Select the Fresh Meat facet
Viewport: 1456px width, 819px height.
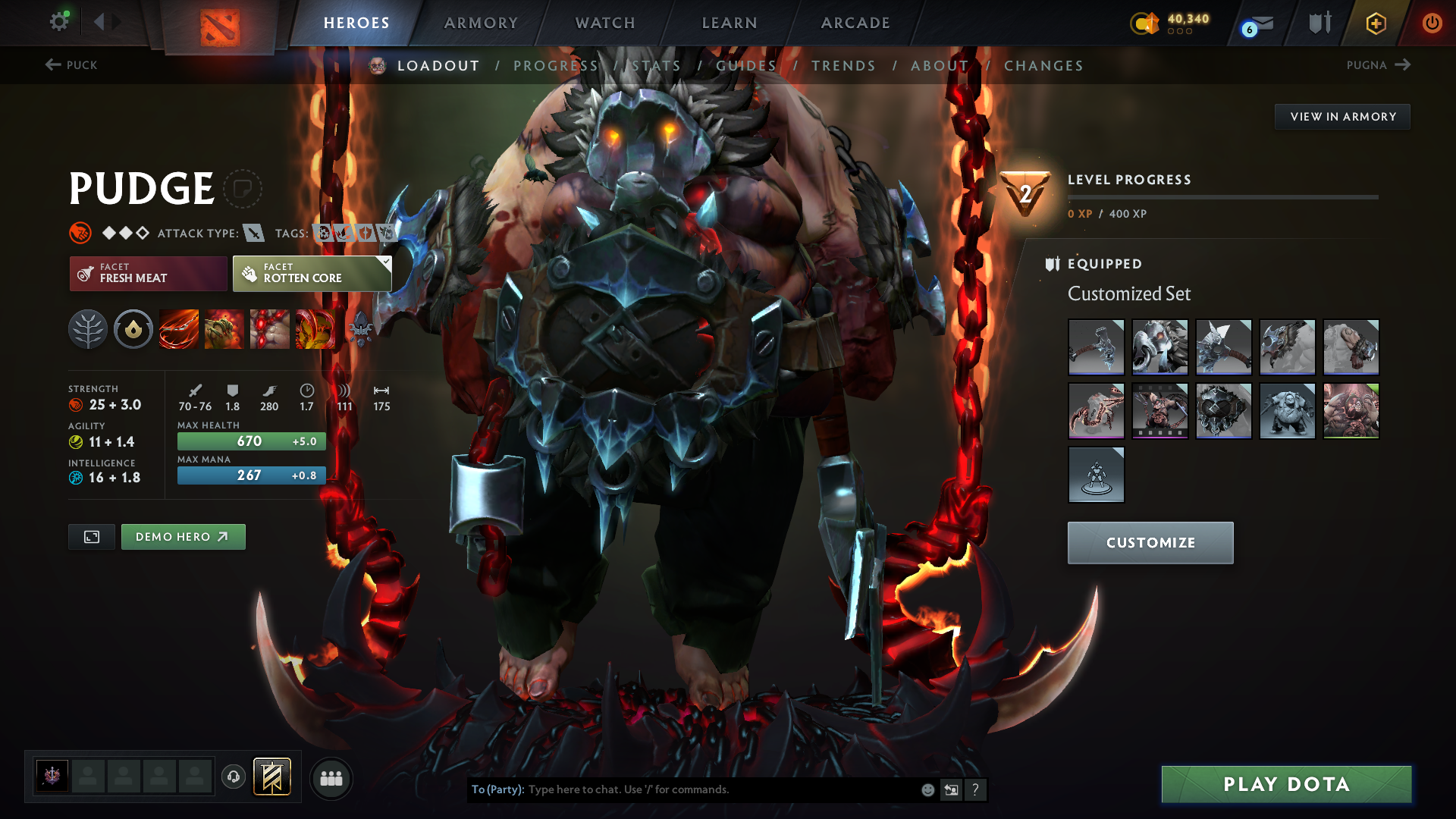(148, 273)
